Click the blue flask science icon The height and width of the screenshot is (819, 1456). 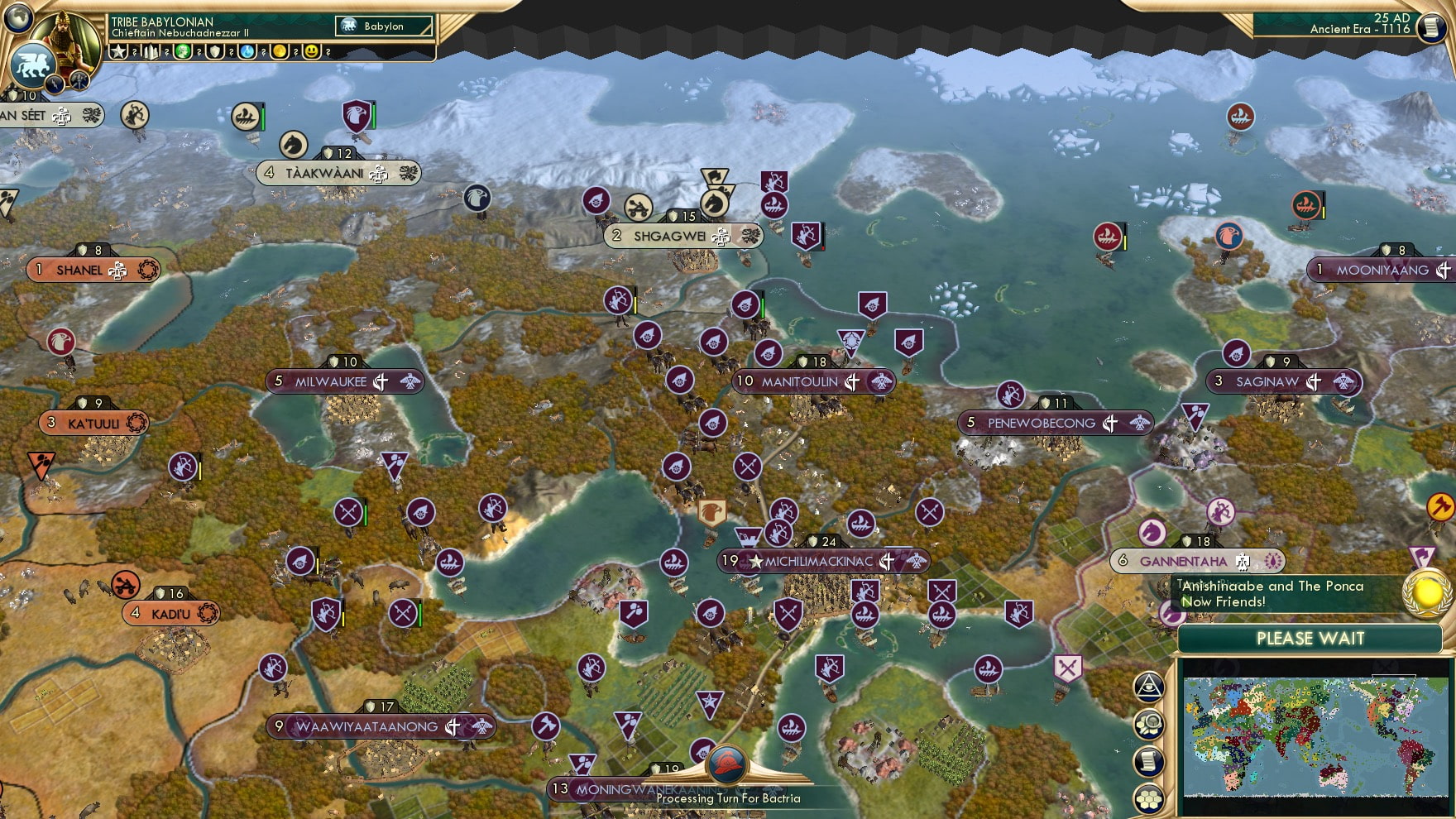pyautogui.click(x=248, y=52)
